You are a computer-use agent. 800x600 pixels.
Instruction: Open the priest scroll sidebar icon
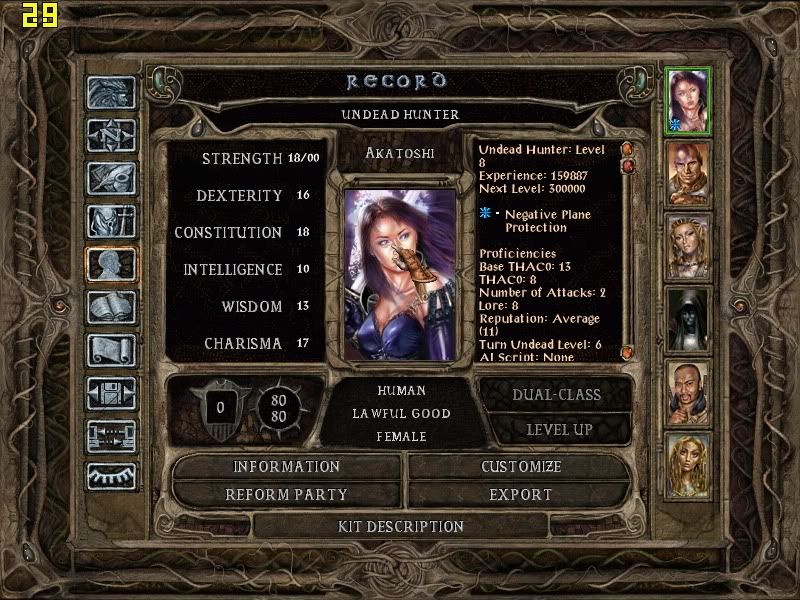pyautogui.click(x=111, y=350)
